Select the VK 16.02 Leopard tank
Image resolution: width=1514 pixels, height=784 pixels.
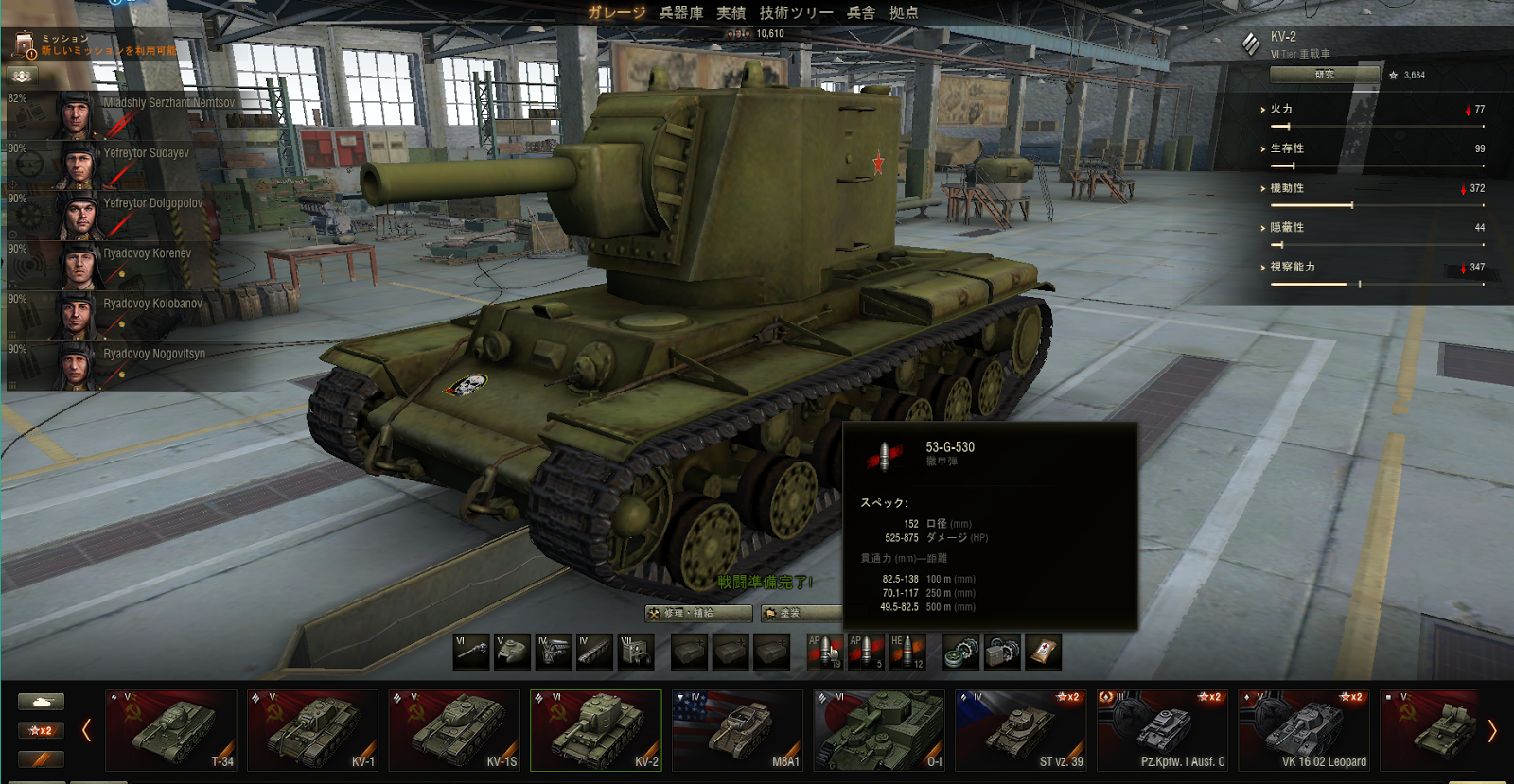point(1304,730)
